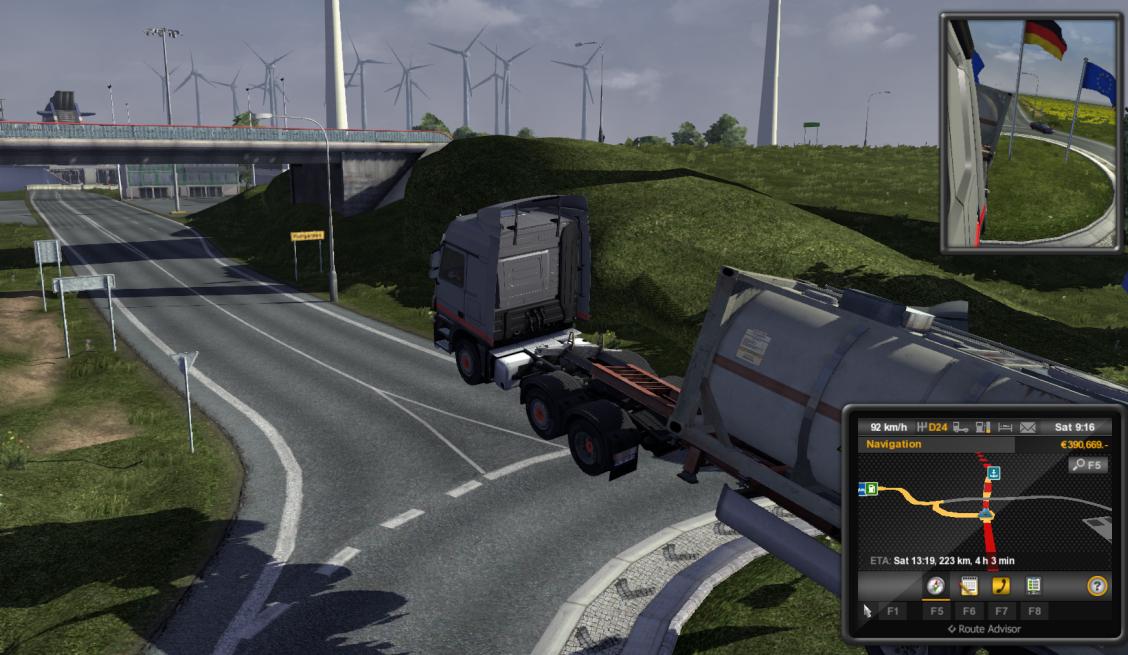Switch to the compass Navigation tab

point(936,587)
